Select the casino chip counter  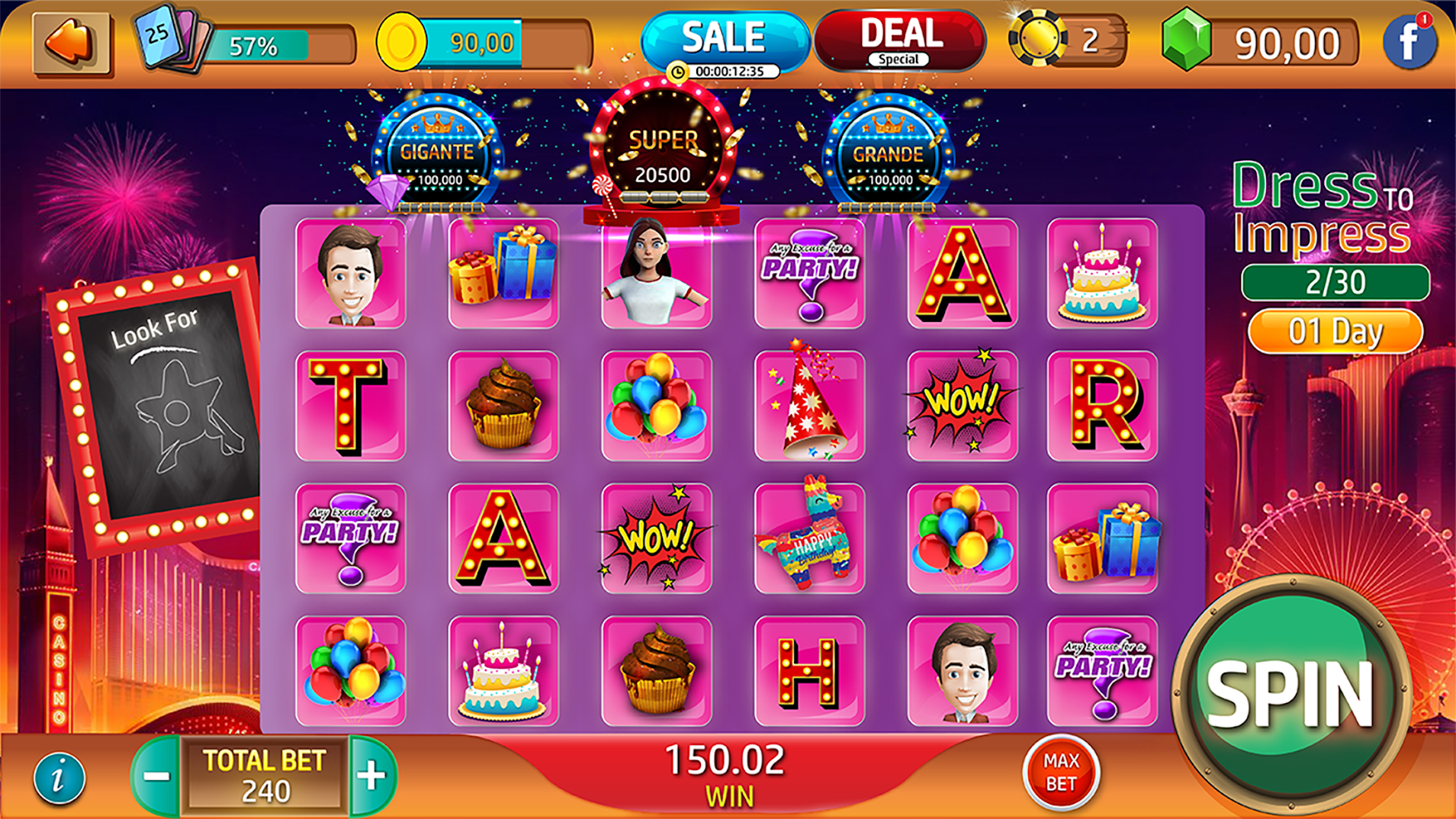[1066, 40]
